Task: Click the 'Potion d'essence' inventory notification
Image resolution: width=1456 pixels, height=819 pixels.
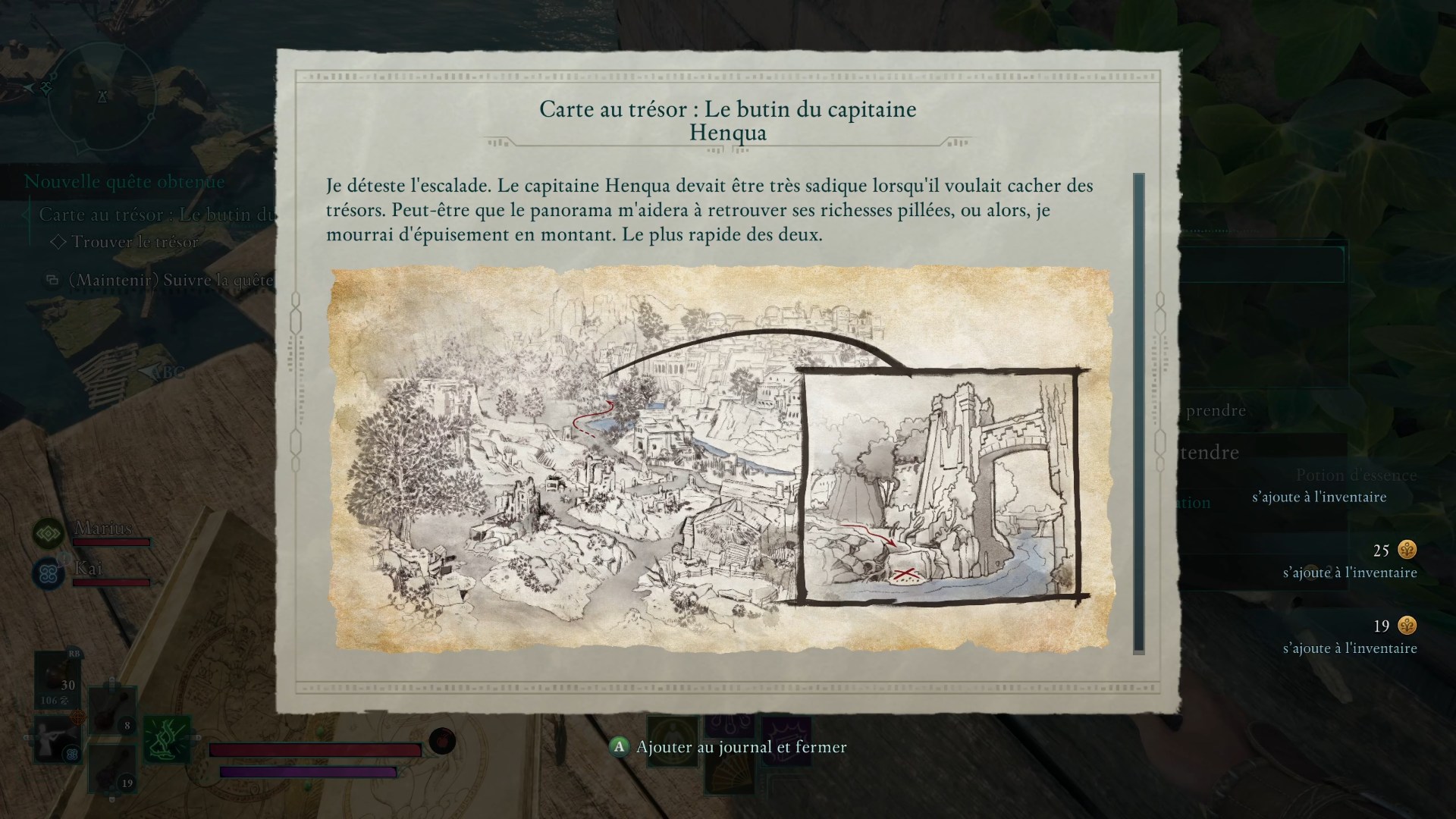Action: 1355,475
